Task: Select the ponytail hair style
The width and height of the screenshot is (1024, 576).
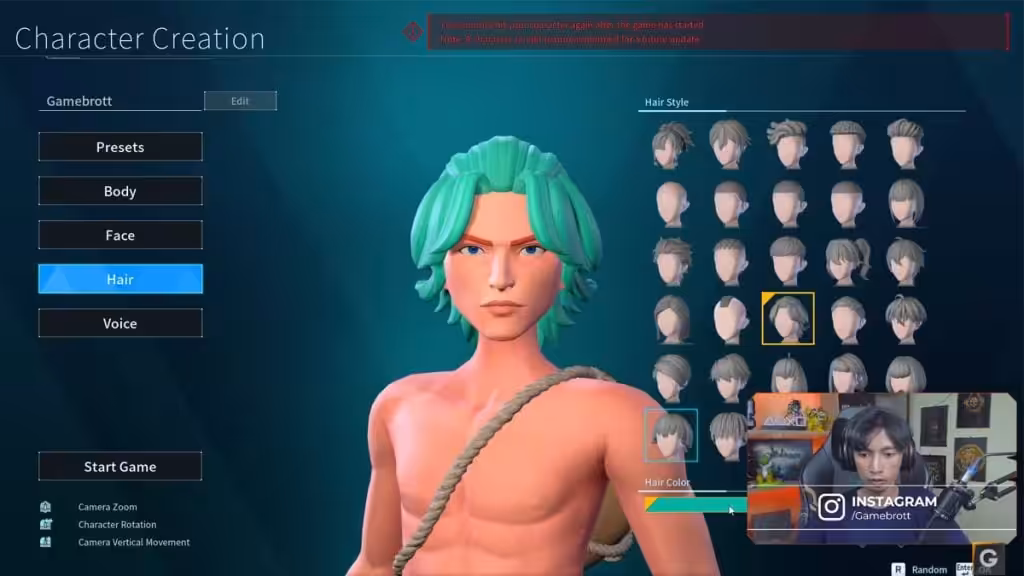Action: pos(847,260)
